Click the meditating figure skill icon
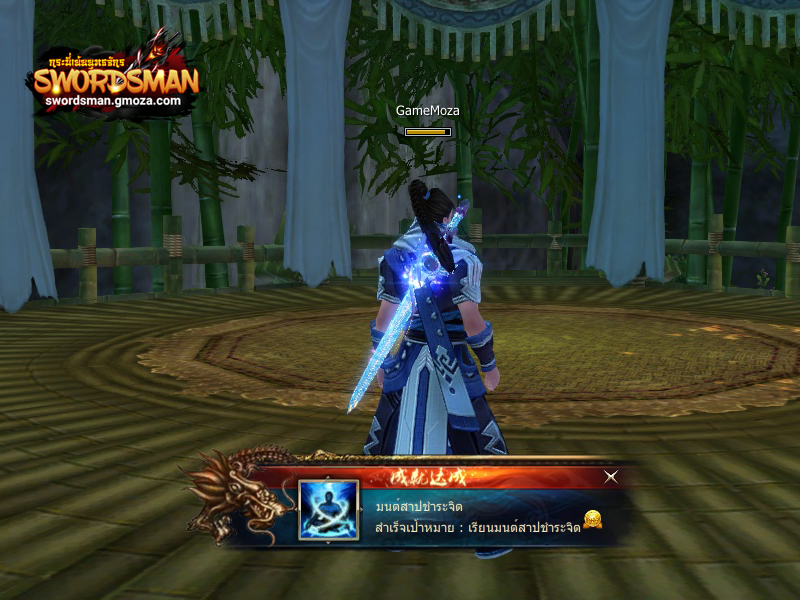Viewport: 800px width, 600px height. point(329,510)
